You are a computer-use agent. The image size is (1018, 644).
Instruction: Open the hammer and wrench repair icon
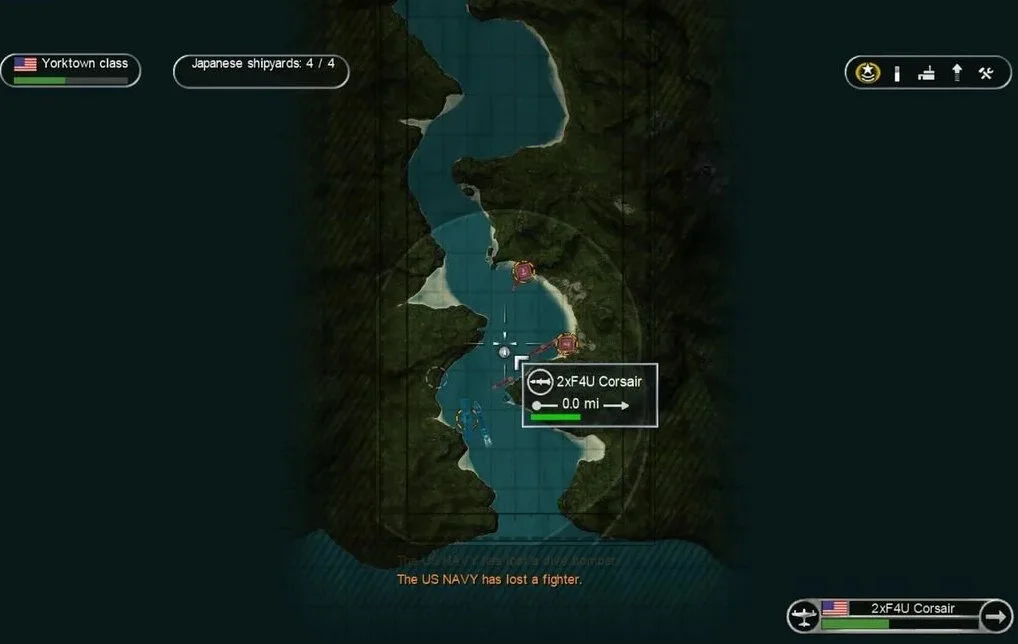click(986, 72)
